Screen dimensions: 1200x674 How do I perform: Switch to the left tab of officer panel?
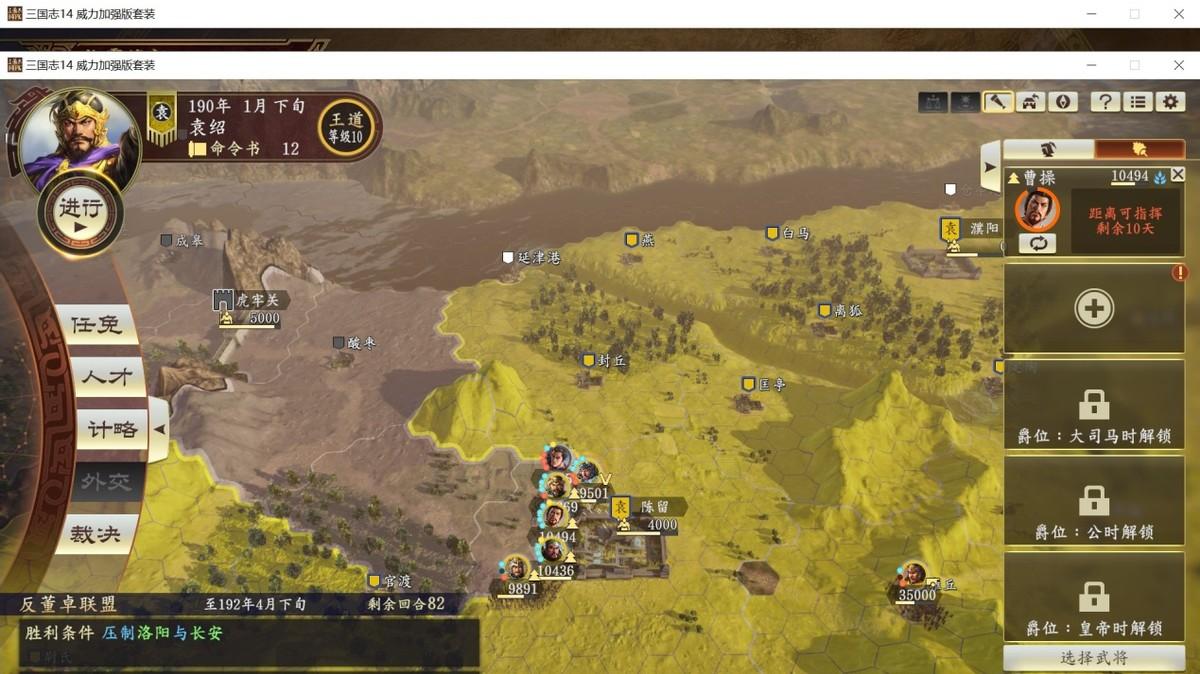tap(1048, 149)
